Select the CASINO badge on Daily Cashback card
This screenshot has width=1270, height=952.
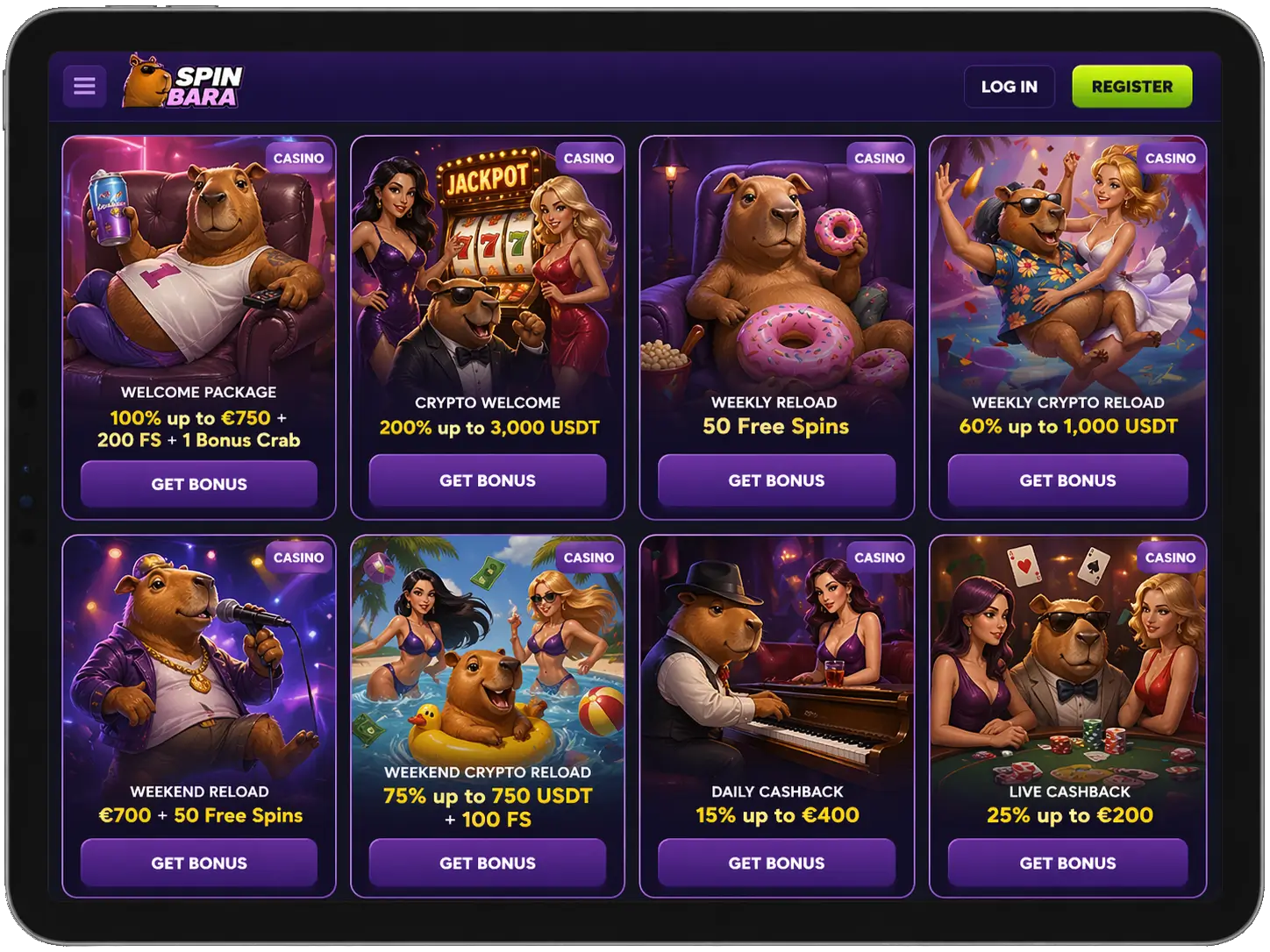(x=878, y=558)
